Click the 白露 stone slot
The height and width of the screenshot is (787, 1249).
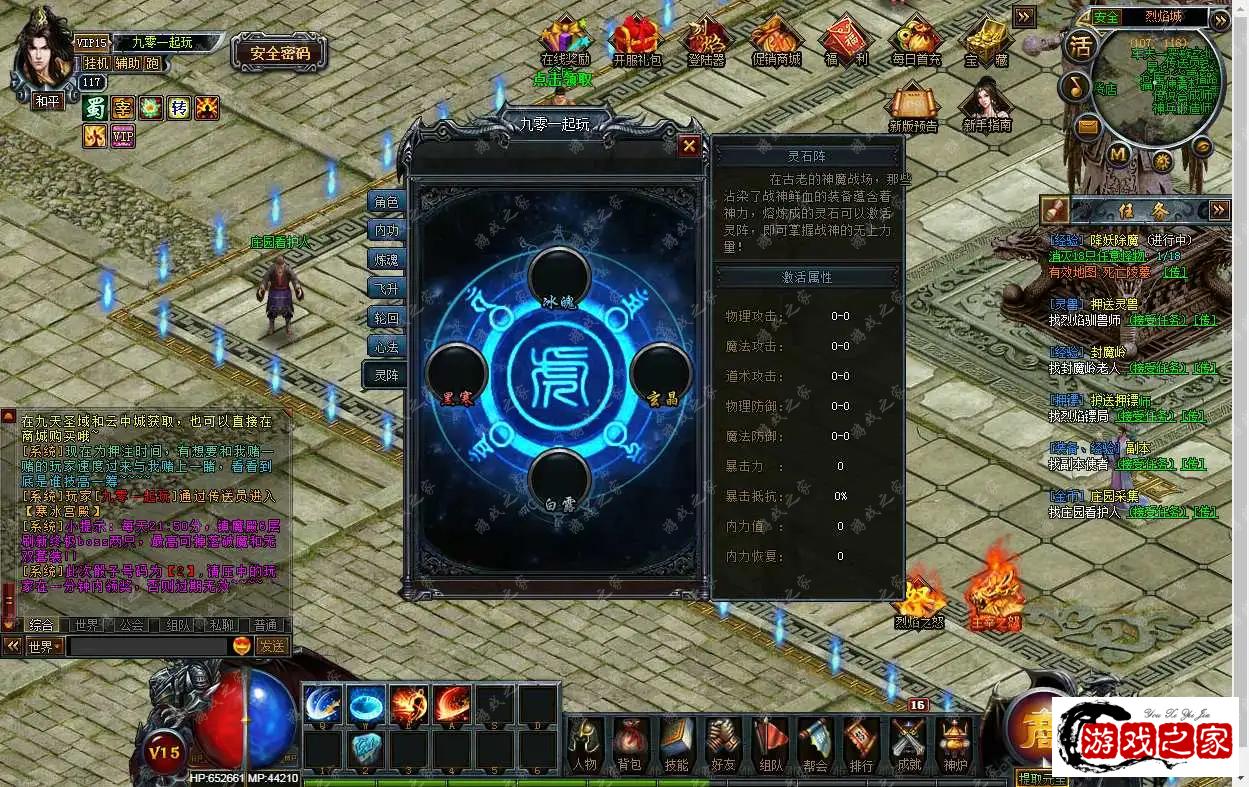[559, 479]
